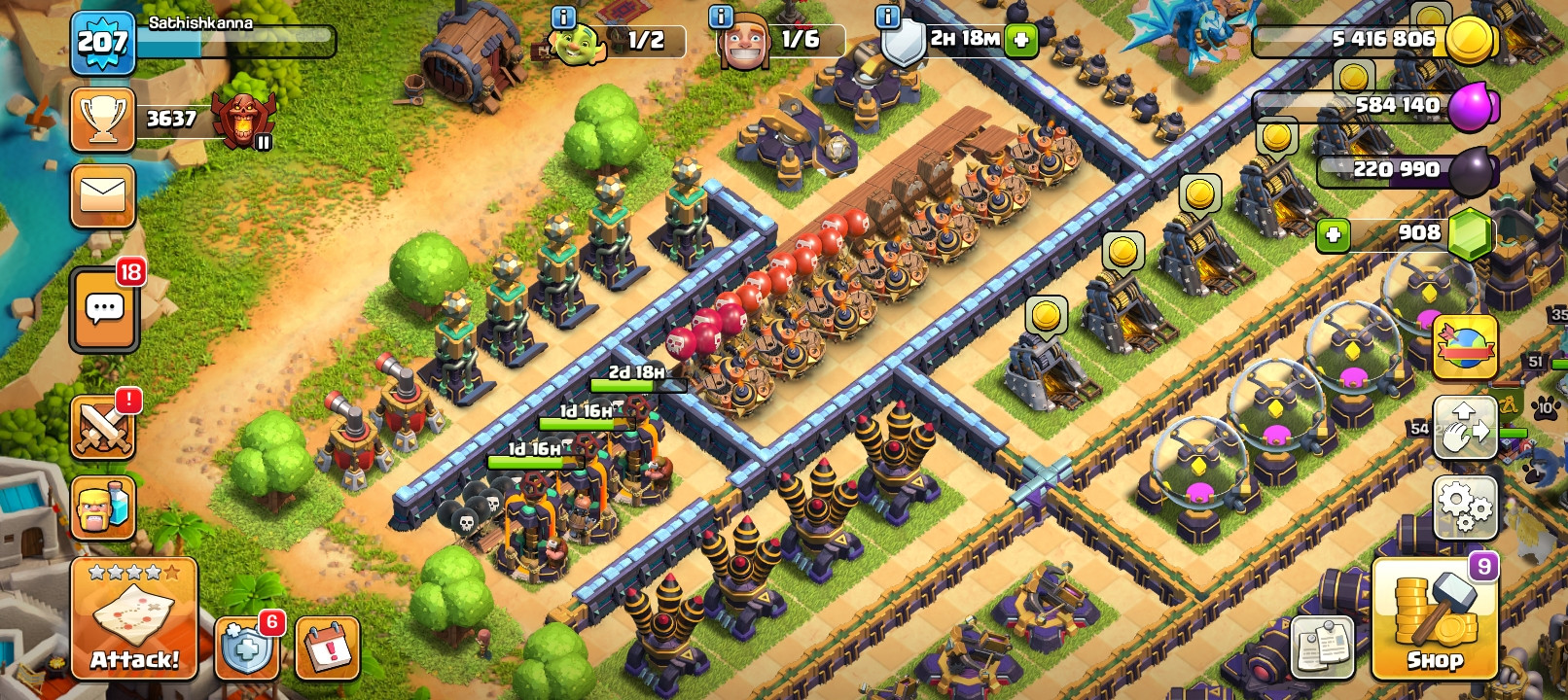Open the globe and boat travel button

(x=1465, y=347)
